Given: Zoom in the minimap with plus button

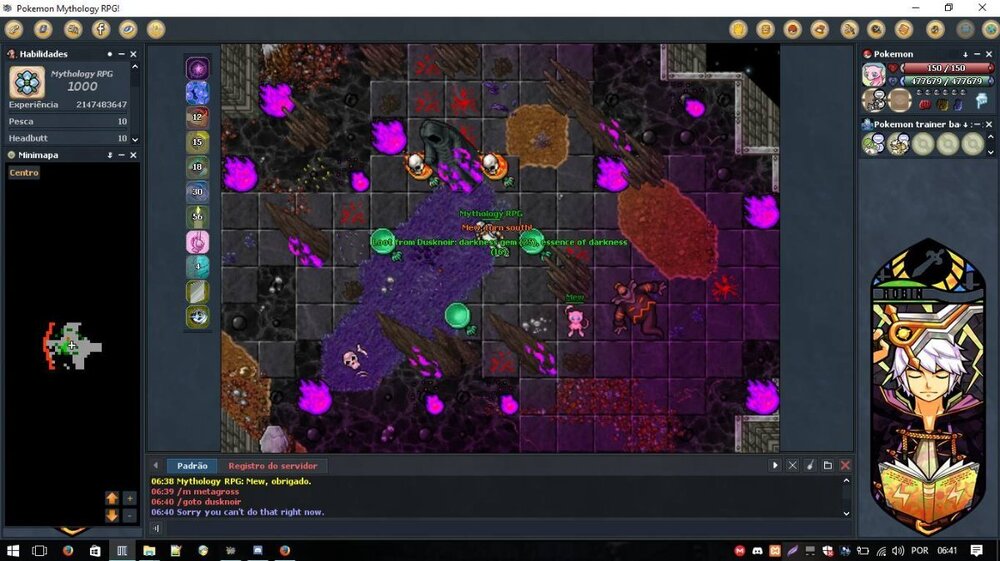Looking at the screenshot, I should coord(129,498).
